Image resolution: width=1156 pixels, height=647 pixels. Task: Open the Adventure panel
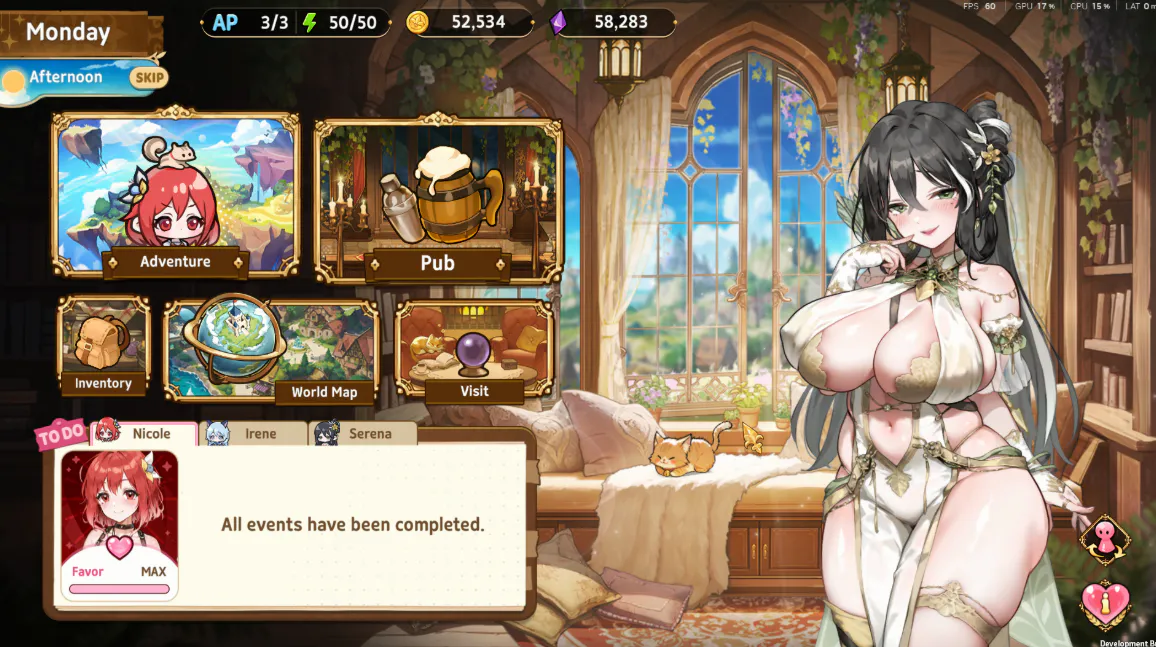[176, 195]
